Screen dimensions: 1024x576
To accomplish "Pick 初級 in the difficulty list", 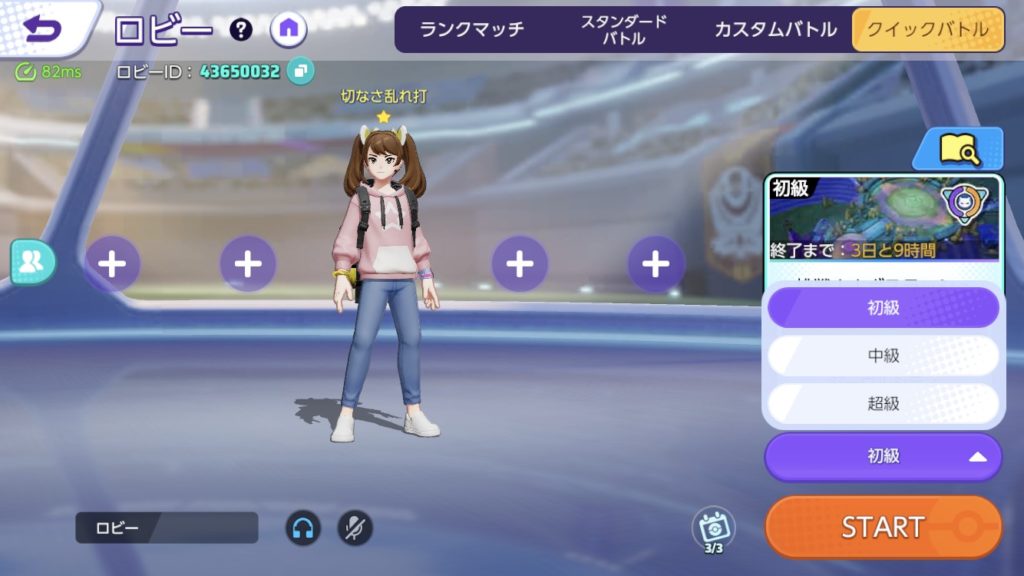I will [x=883, y=308].
